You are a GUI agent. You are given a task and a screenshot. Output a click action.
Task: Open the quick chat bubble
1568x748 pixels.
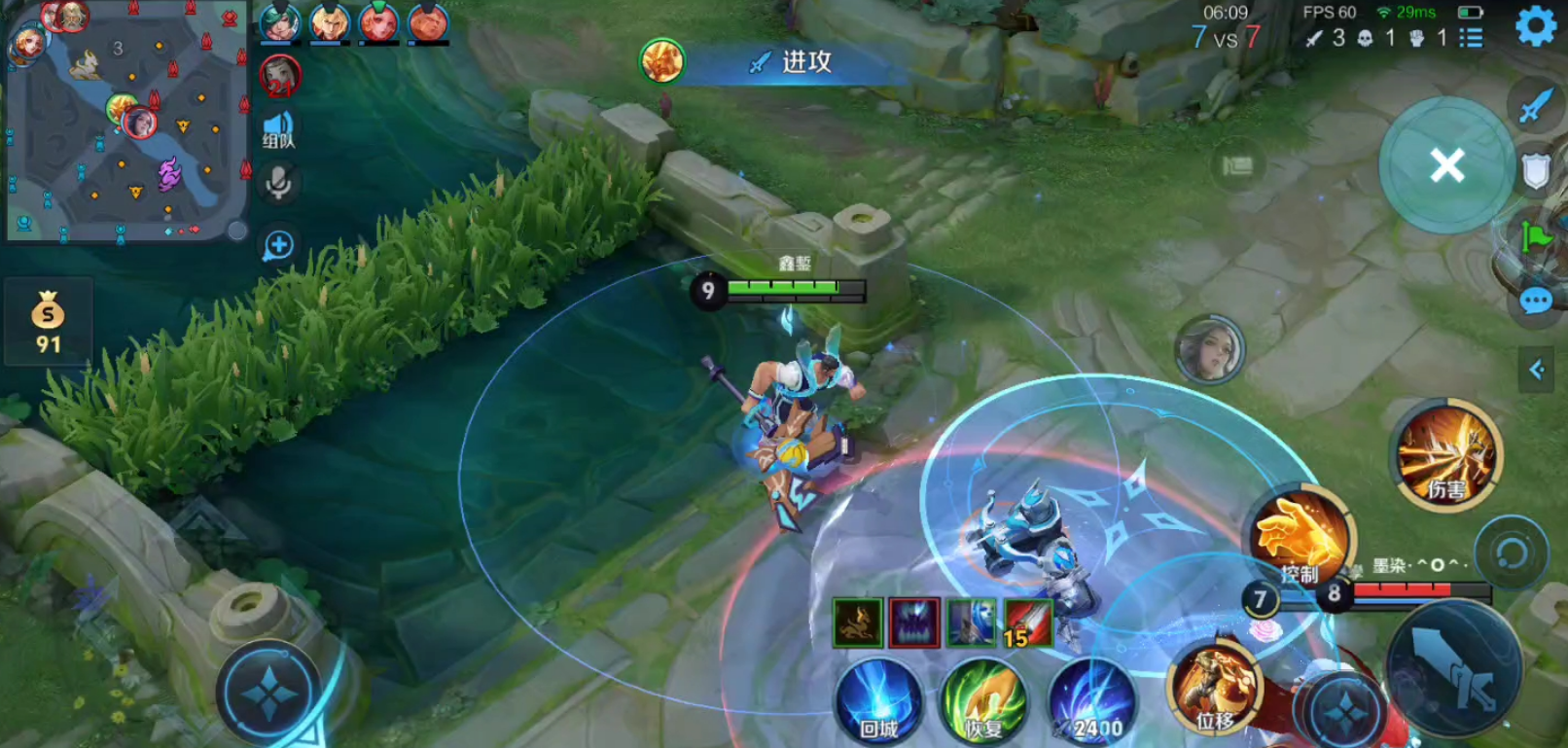pos(1536,302)
